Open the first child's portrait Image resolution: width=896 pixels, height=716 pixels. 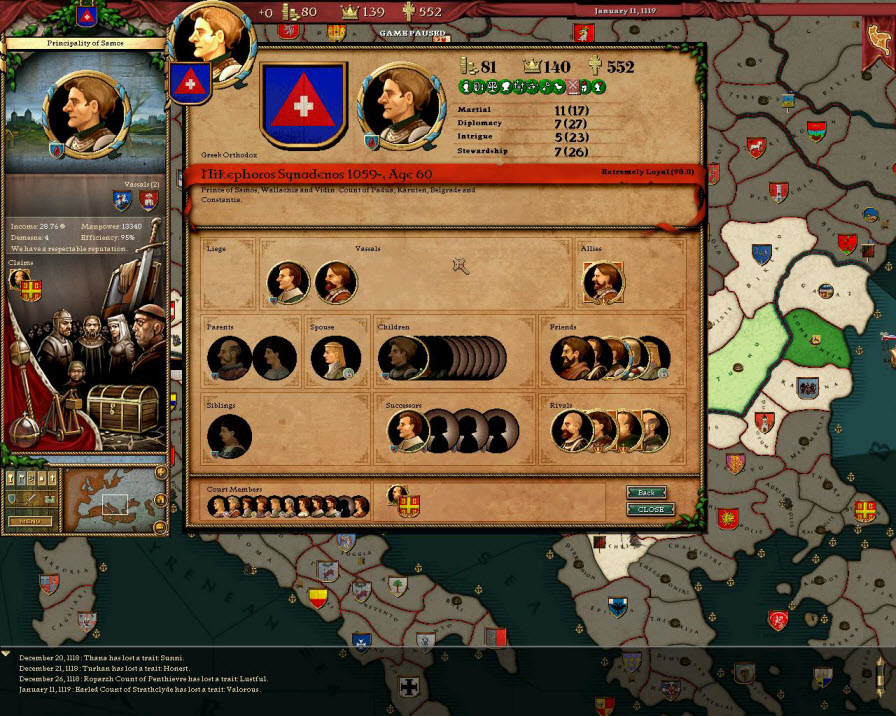(x=398, y=358)
